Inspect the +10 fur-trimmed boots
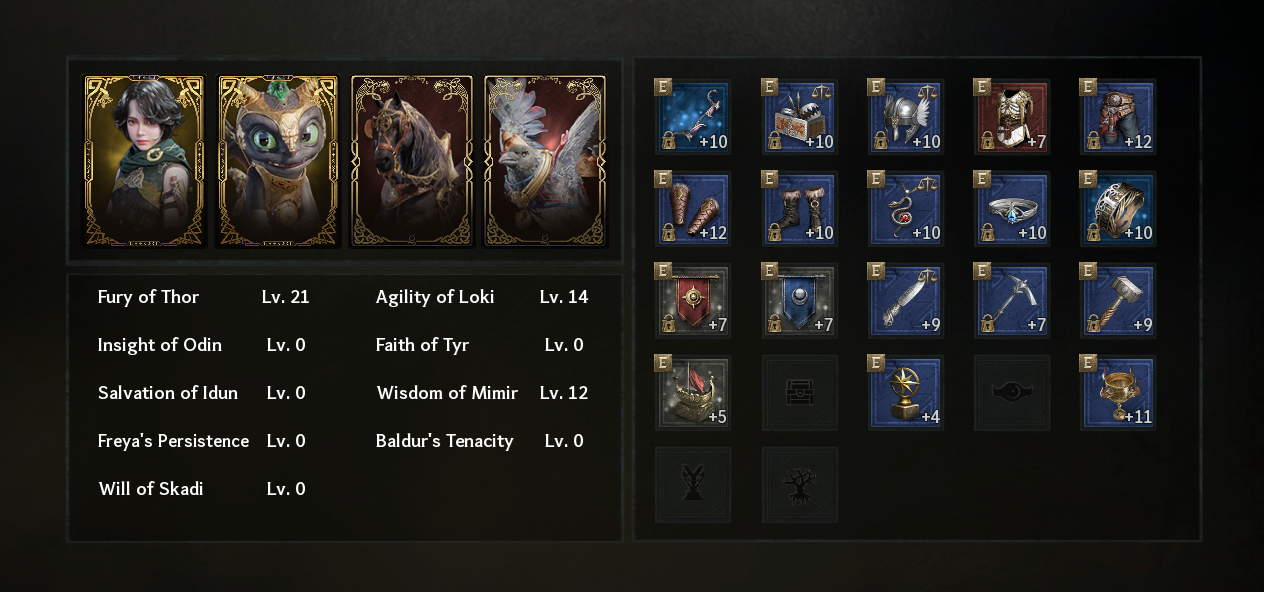This screenshot has height=592, width=1264. pos(799,209)
